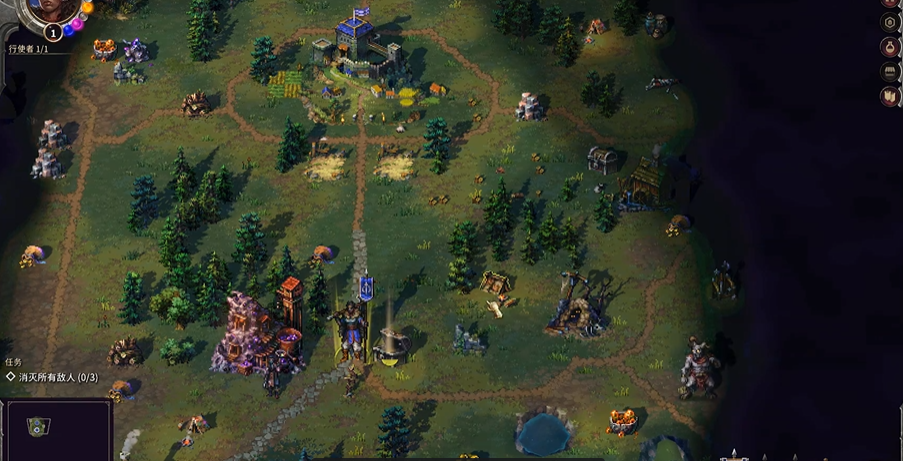Open the folded map icon
The image size is (903, 461).
click(x=889, y=96)
